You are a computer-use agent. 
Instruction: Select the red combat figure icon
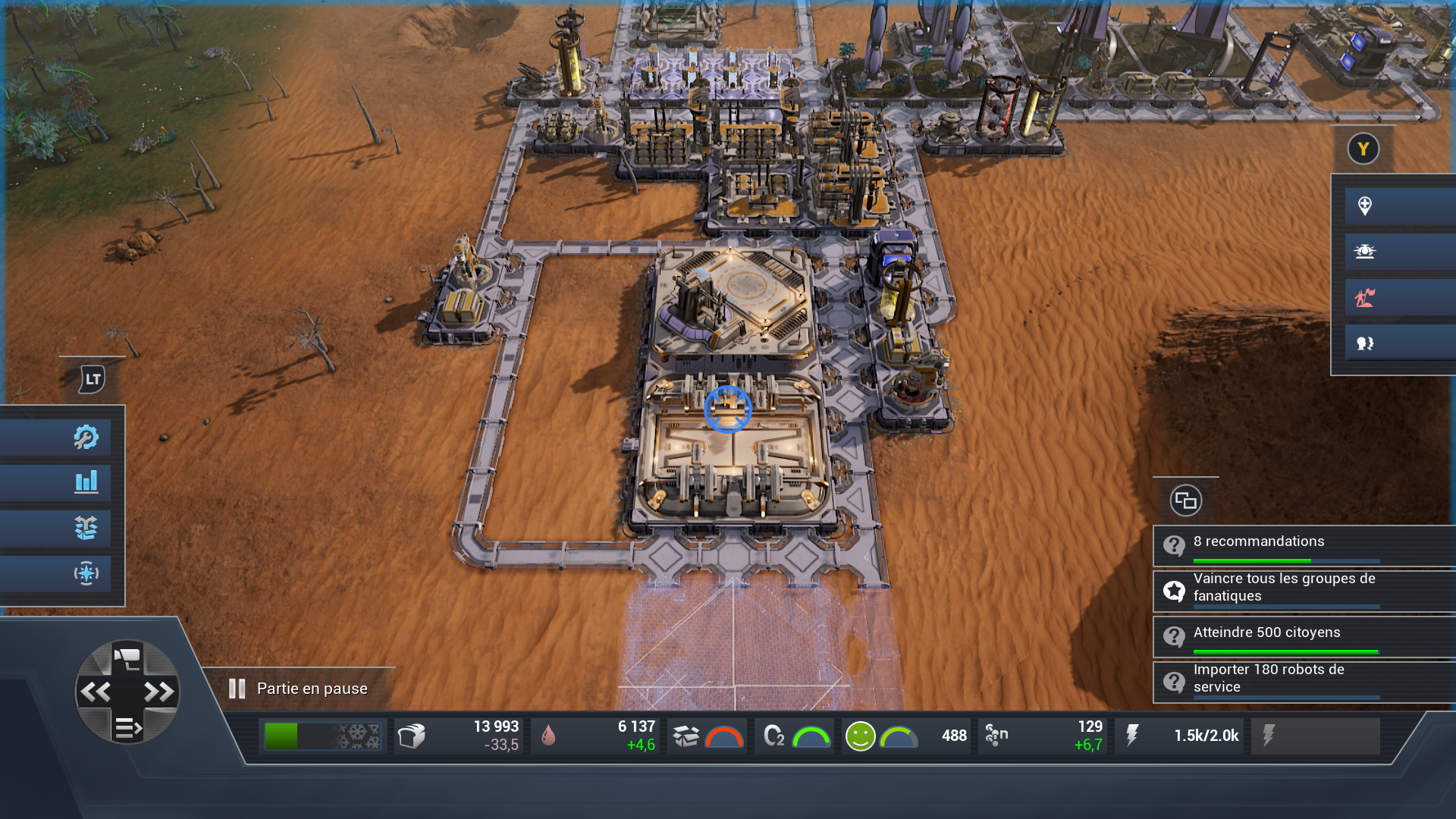point(1364,298)
